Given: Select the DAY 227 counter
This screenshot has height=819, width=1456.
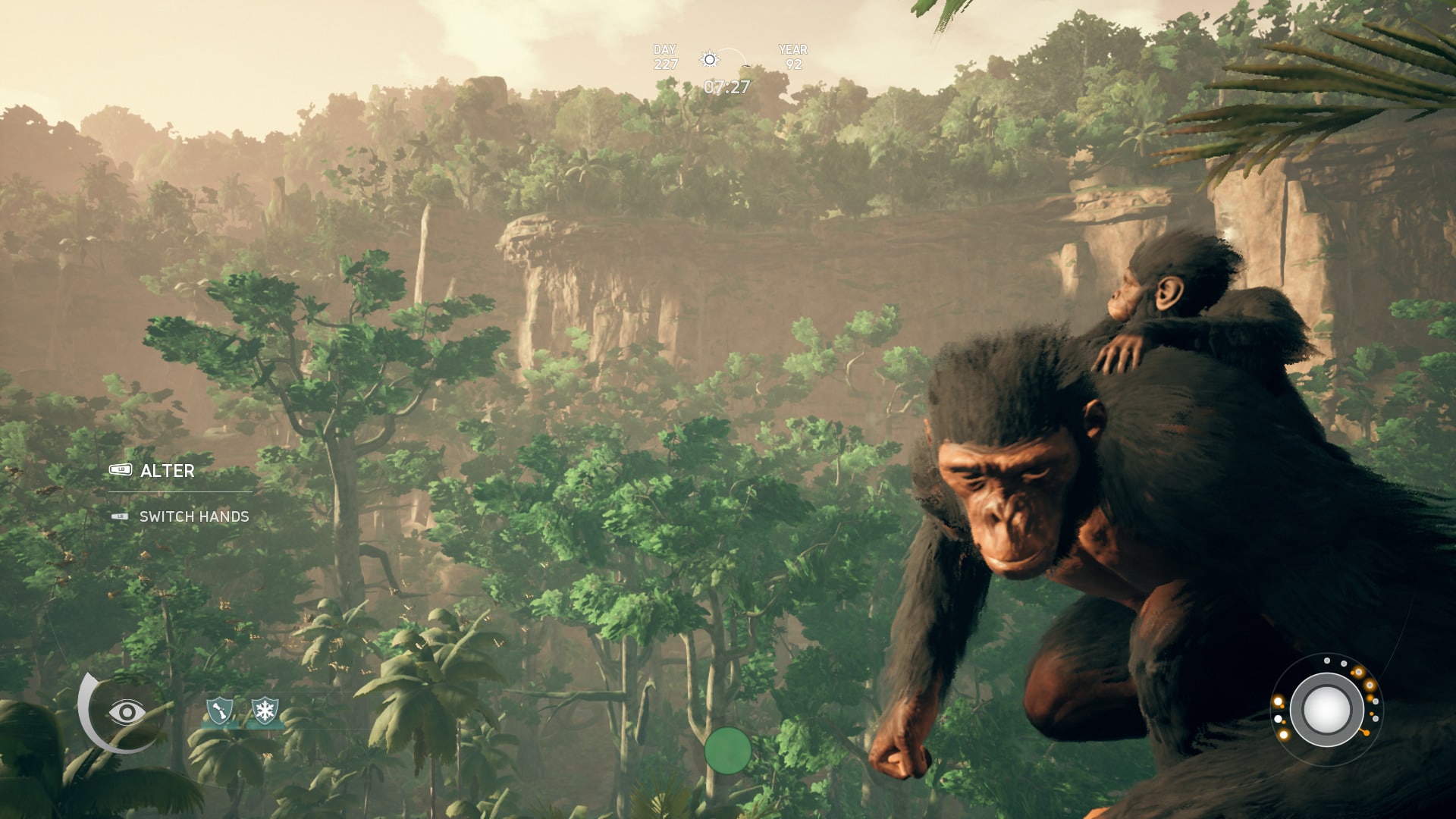Looking at the screenshot, I should pos(664,56).
